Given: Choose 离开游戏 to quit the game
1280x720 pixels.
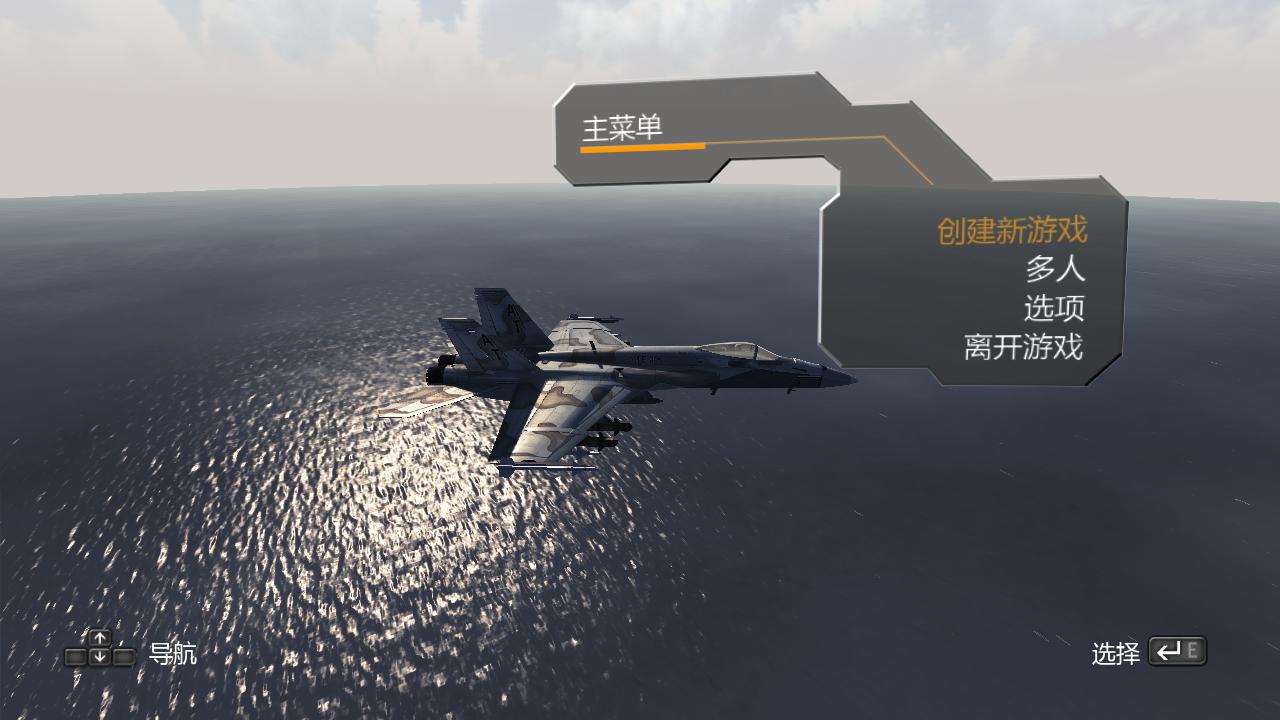Looking at the screenshot, I should [1022, 346].
